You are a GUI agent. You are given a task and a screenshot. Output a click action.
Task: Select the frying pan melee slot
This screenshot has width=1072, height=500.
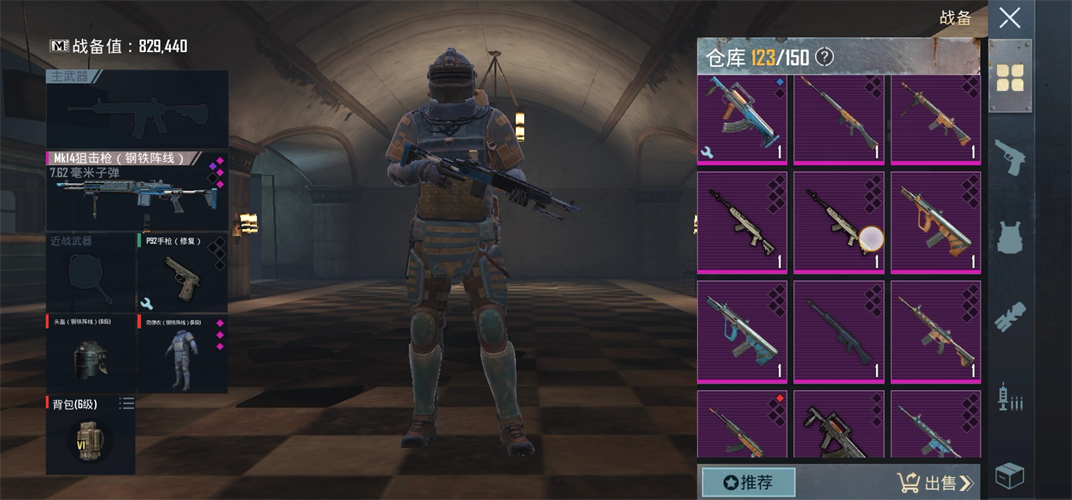pos(90,271)
